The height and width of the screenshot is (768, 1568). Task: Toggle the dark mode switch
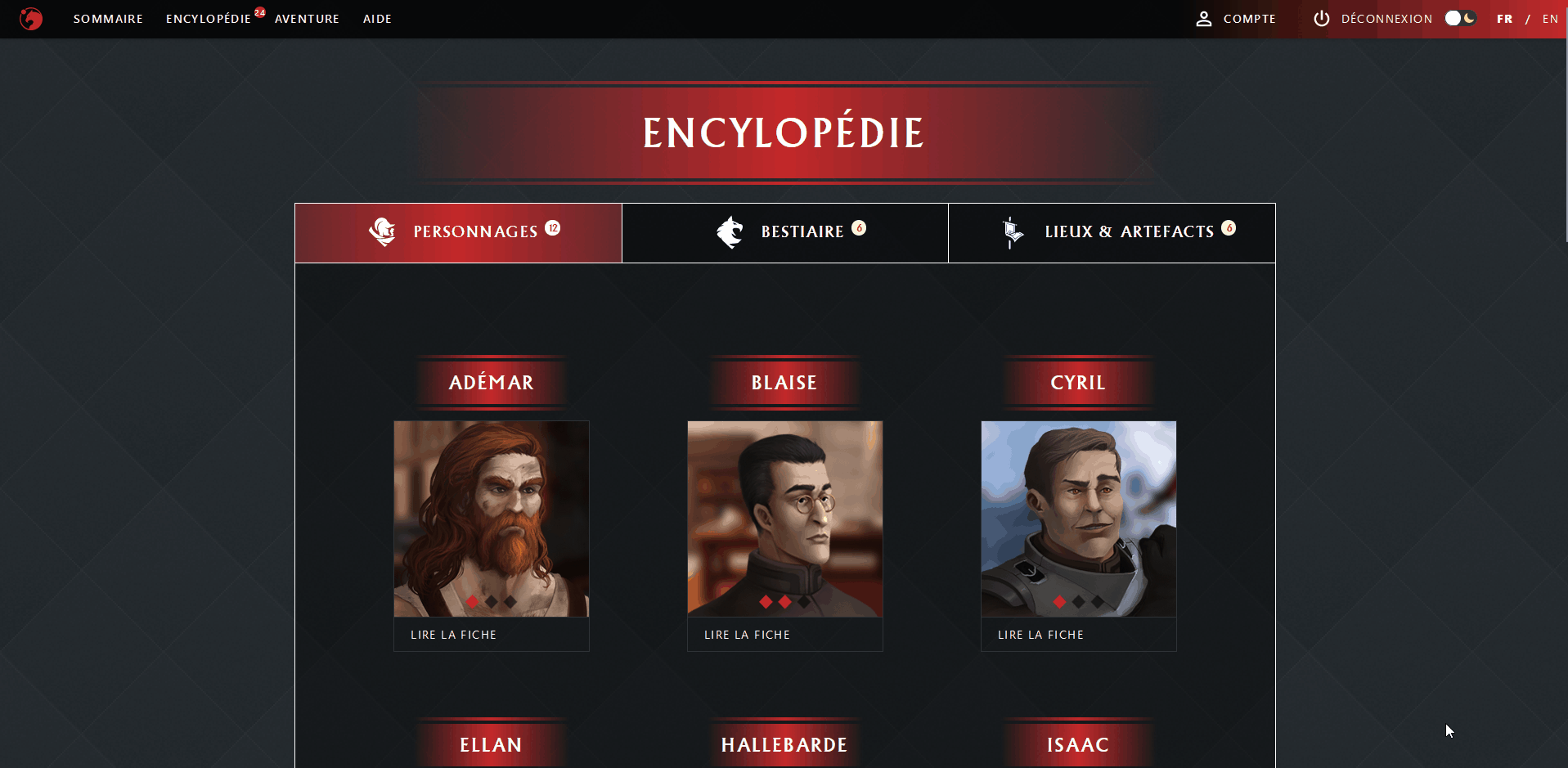(1460, 18)
